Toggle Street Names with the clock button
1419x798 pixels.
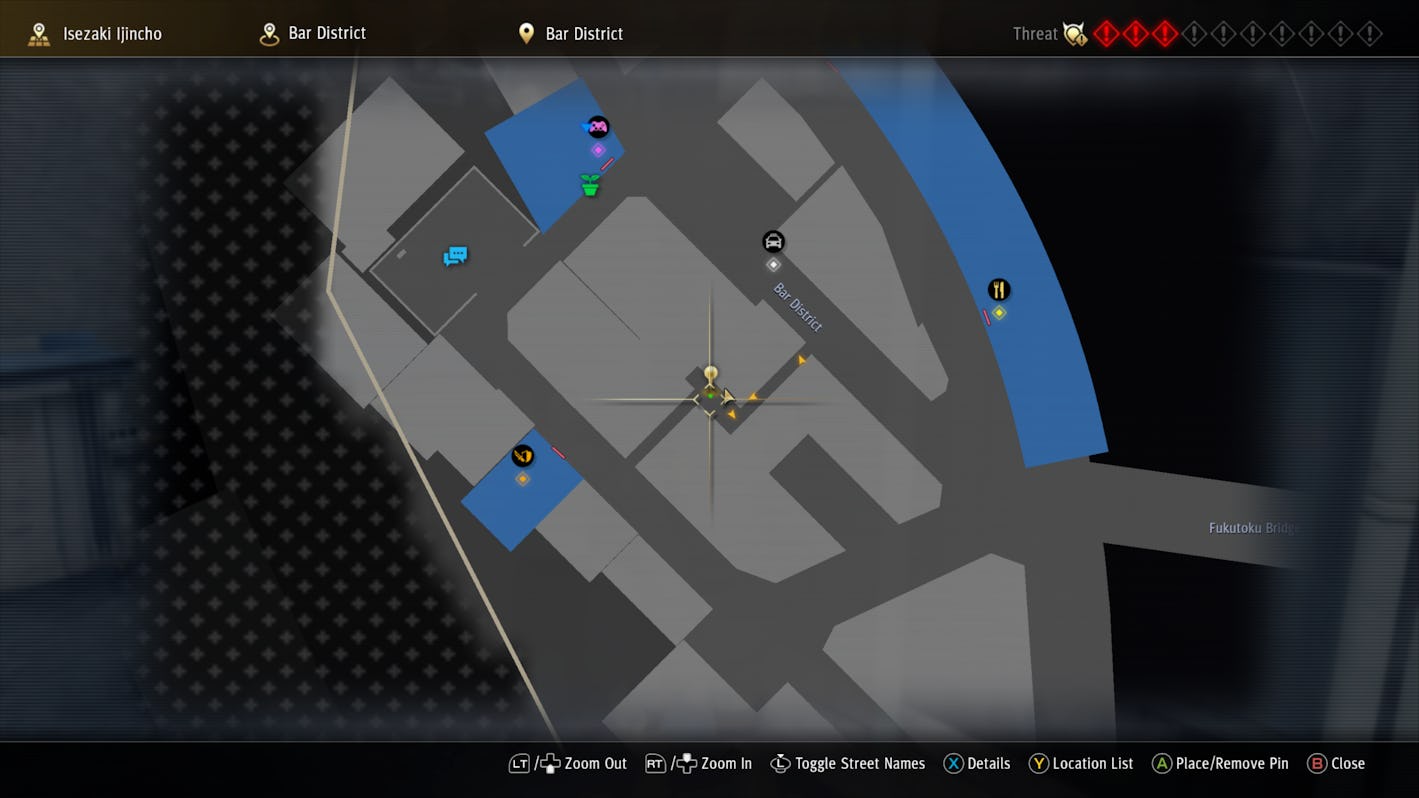pyautogui.click(x=781, y=763)
